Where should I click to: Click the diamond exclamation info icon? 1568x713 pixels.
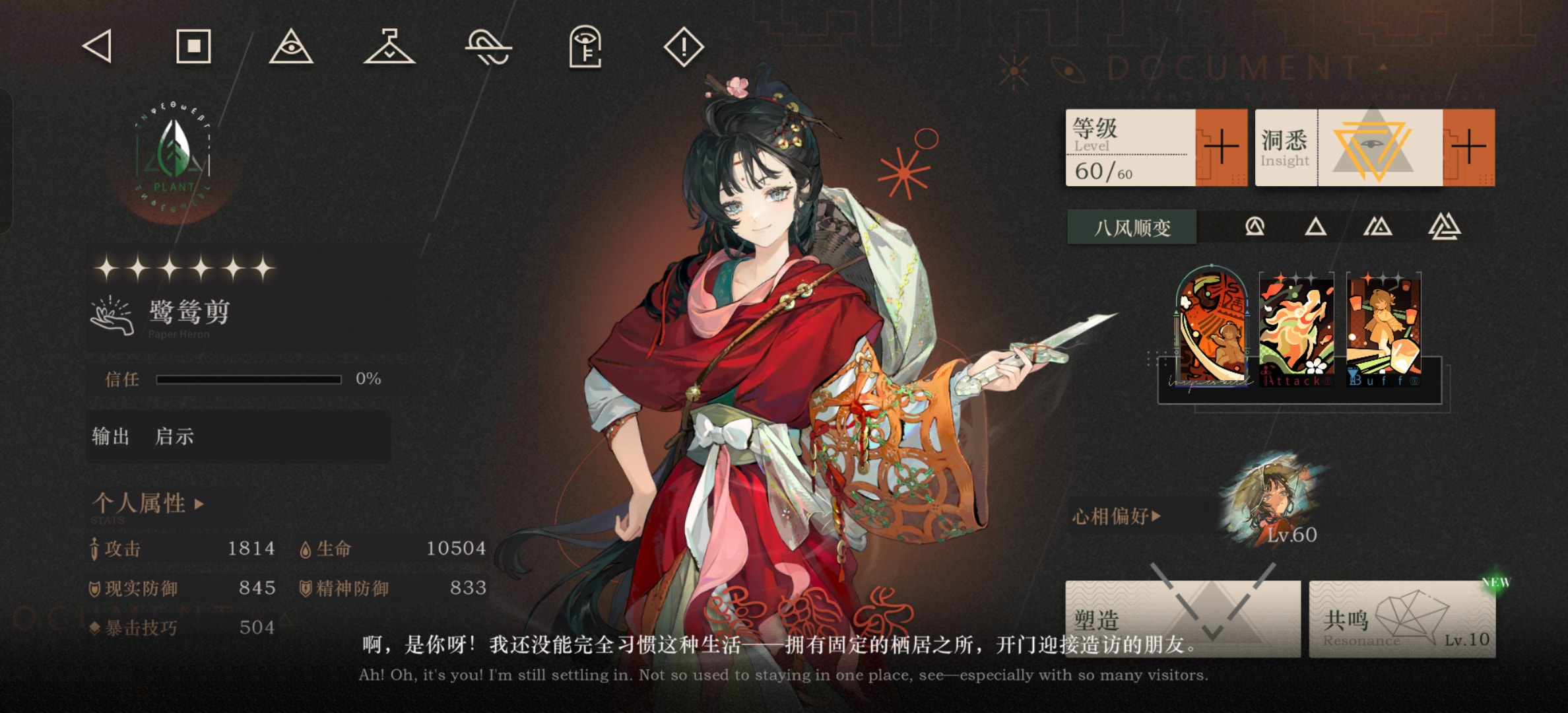(684, 47)
